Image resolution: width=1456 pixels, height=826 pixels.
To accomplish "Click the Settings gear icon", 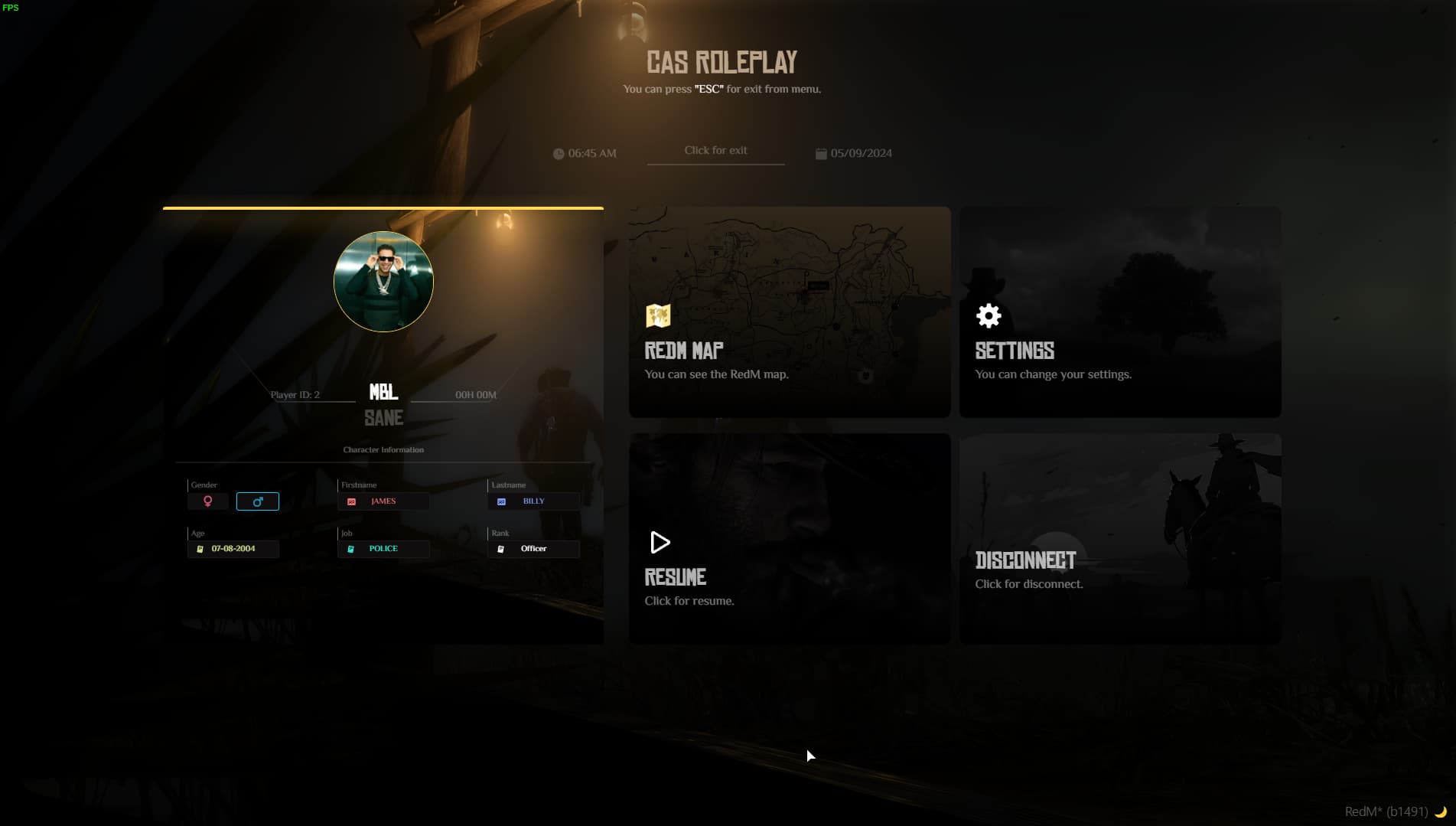I will (x=988, y=315).
